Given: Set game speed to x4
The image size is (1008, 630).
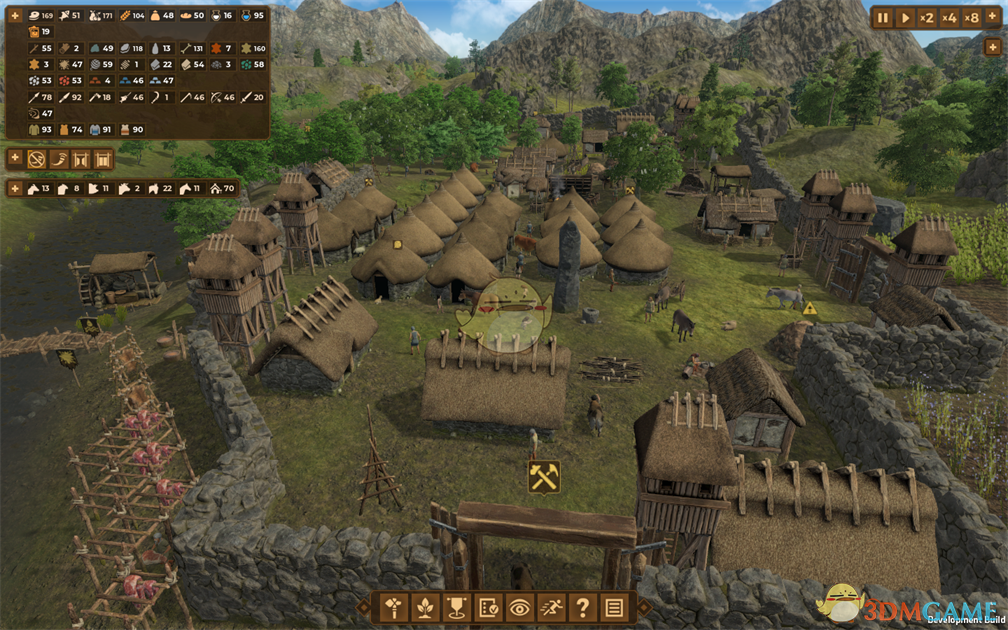Looking at the screenshot, I should 949,17.
